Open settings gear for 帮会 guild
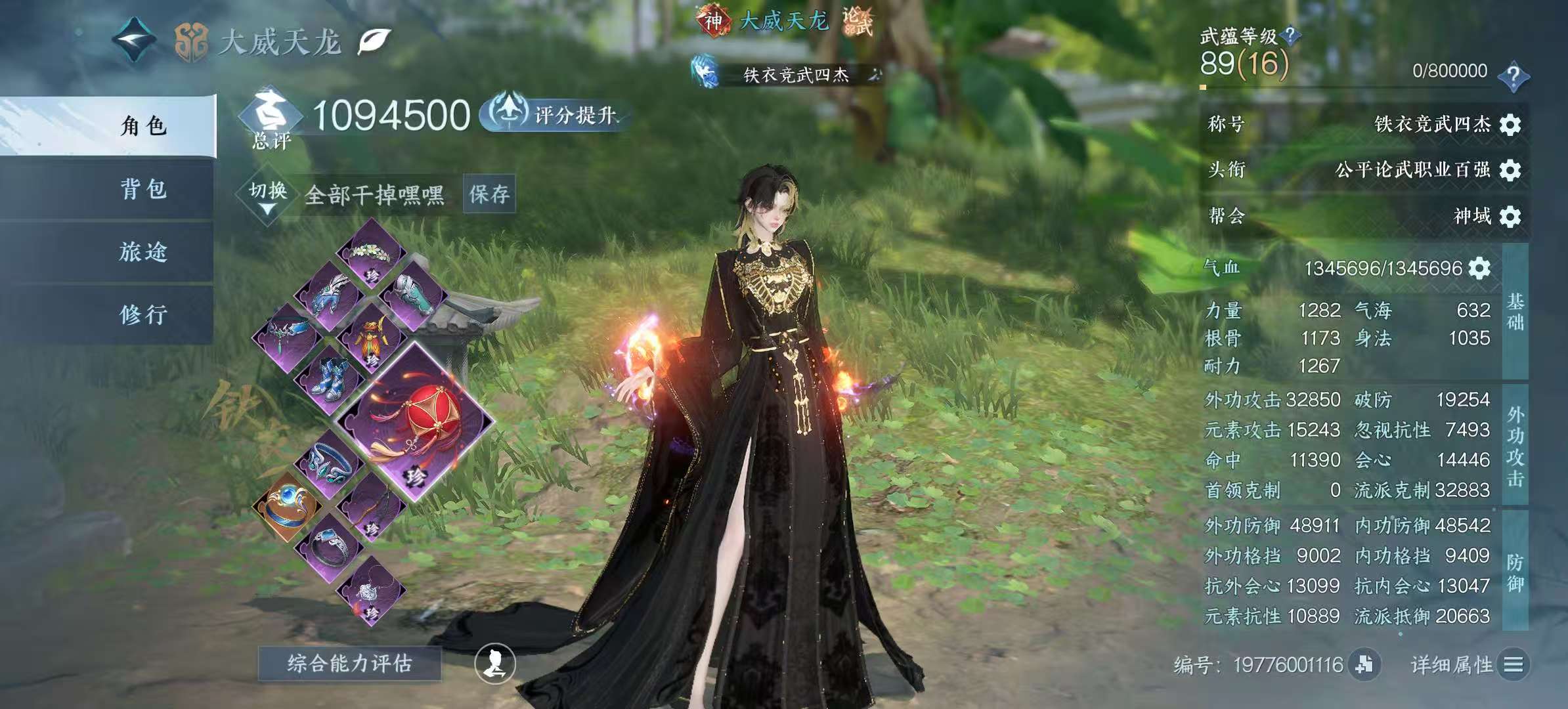The width and height of the screenshot is (1568, 709). [1510, 217]
